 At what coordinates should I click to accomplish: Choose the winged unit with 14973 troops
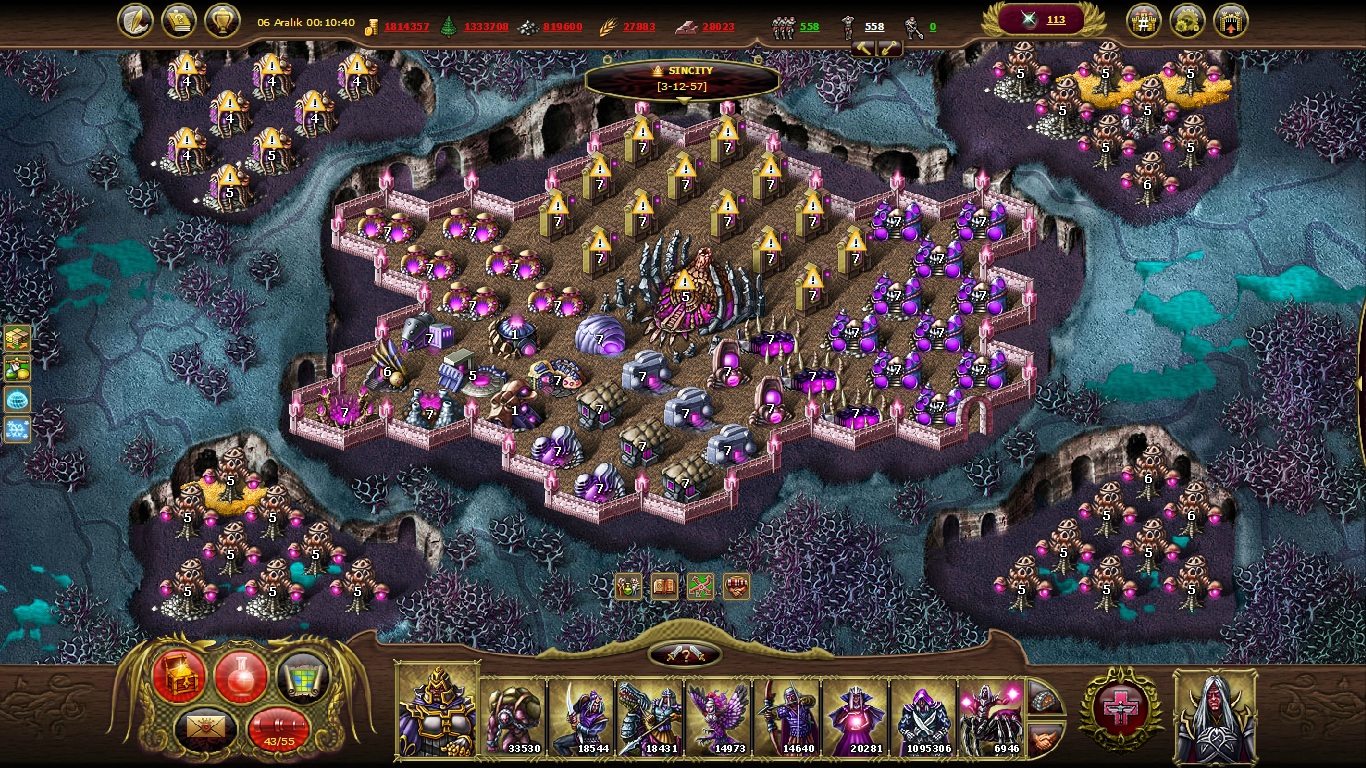(718, 718)
